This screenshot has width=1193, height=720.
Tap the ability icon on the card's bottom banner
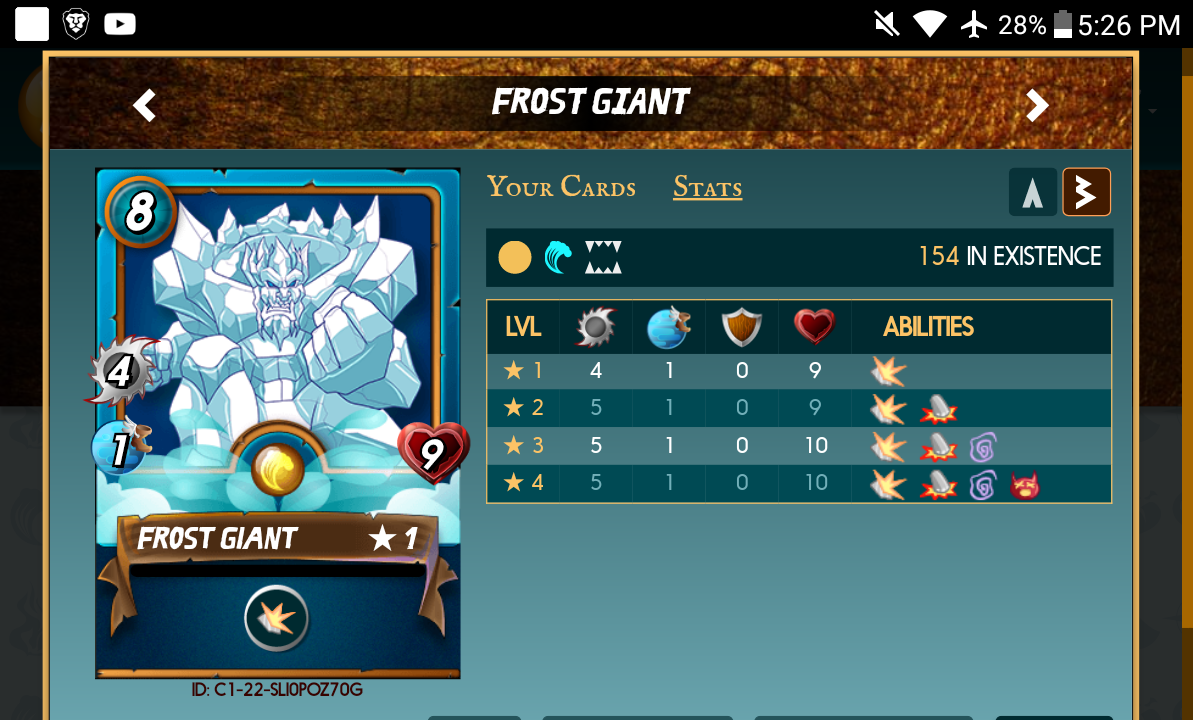(x=277, y=619)
